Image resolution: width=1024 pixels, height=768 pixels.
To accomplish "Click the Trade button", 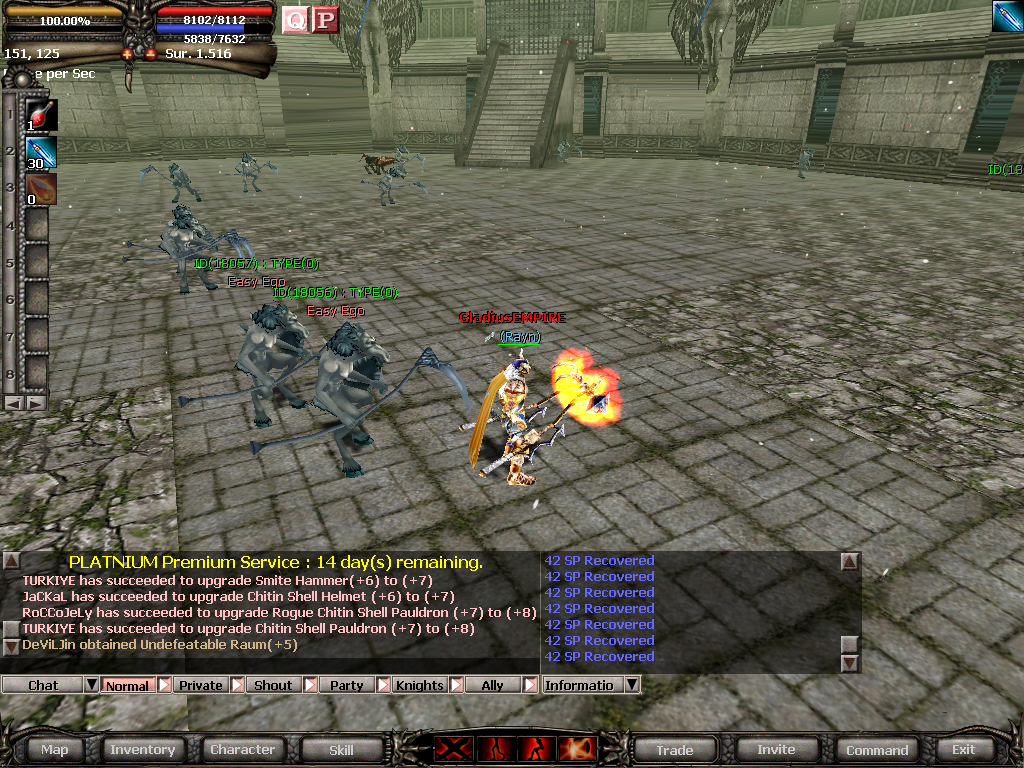I will click(x=674, y=749).
